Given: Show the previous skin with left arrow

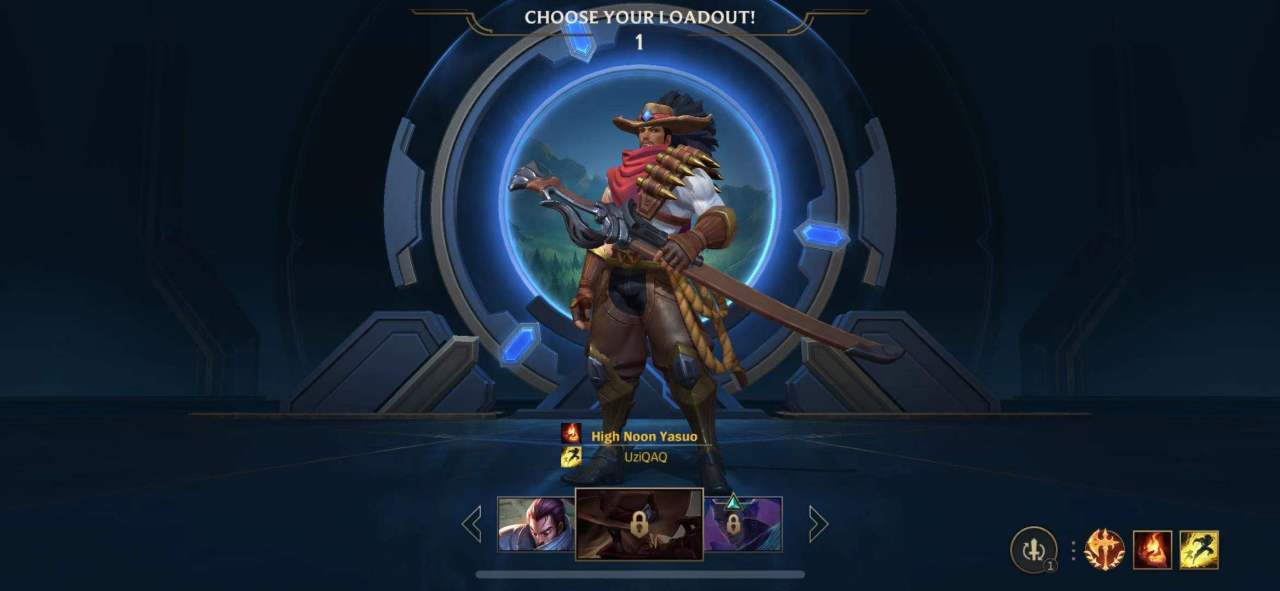Looking at the screenshot, I should (472, 524).
